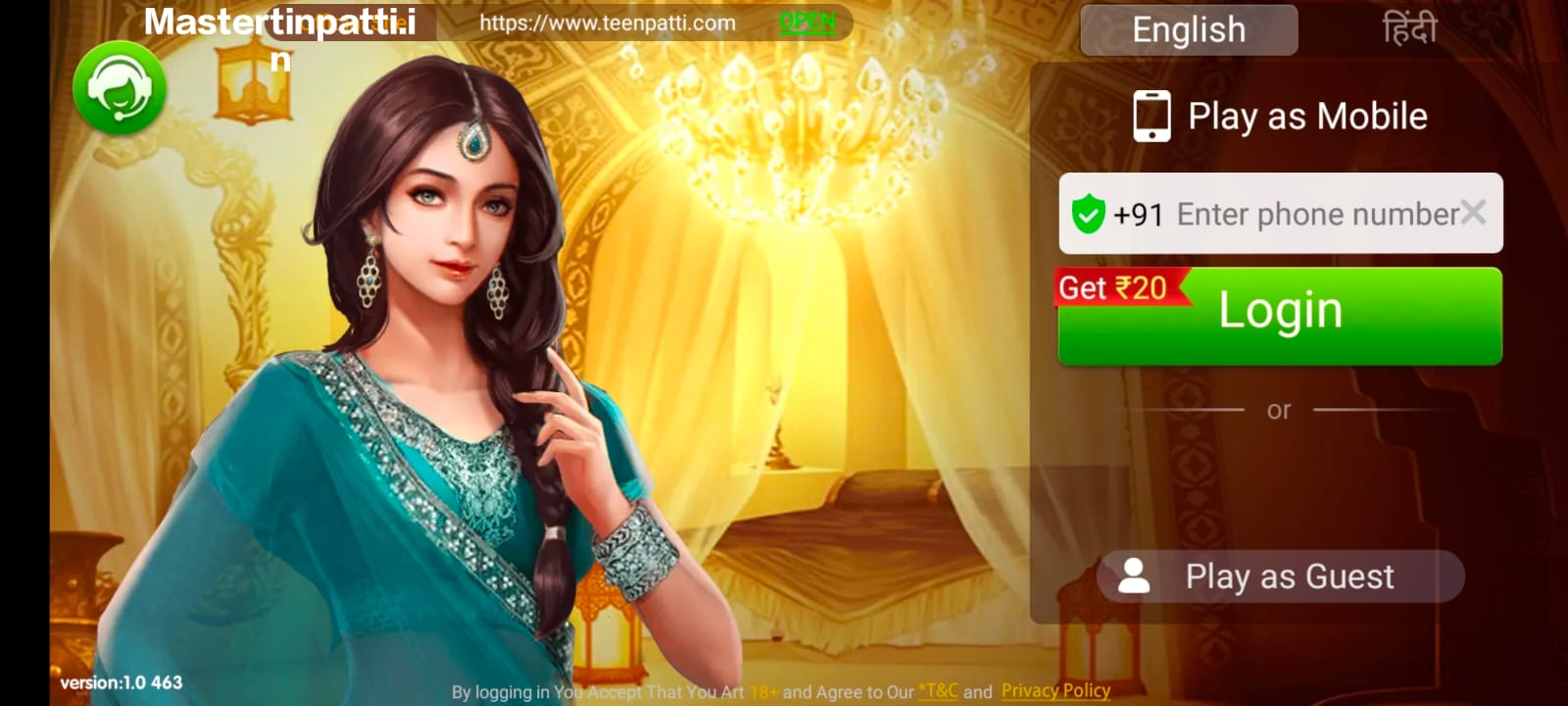Image resolution: width=1568 pixels, height=706 pixels.
Task: Open the T&C link
Action: click(x=938, y=690)
